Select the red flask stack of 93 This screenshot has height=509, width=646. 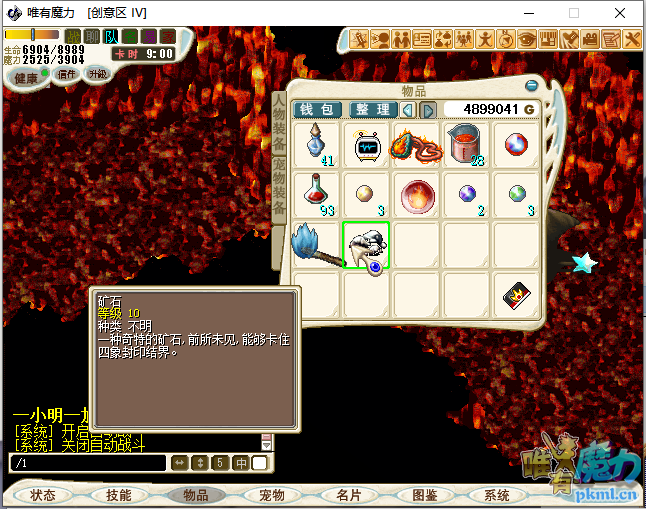(318, 196)
